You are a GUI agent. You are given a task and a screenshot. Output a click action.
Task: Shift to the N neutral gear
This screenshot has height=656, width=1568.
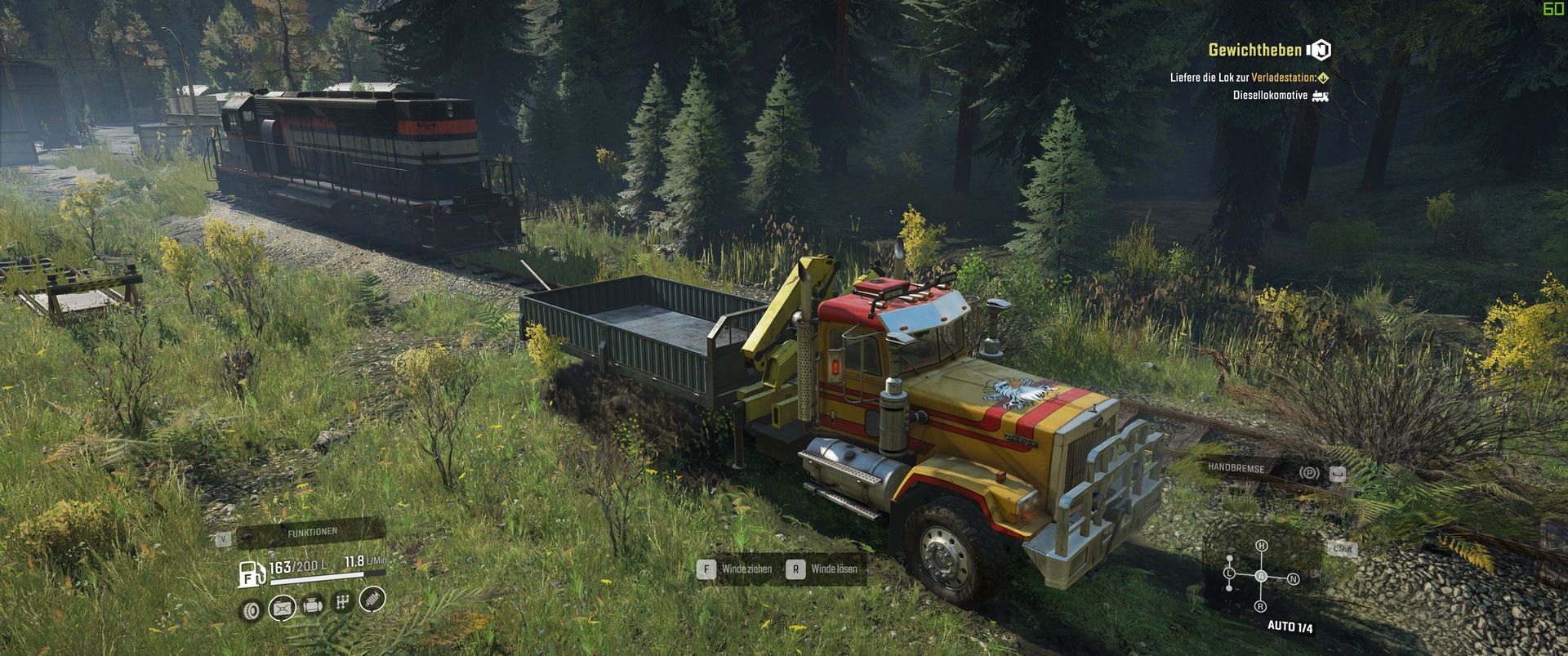pos(1293,579)
